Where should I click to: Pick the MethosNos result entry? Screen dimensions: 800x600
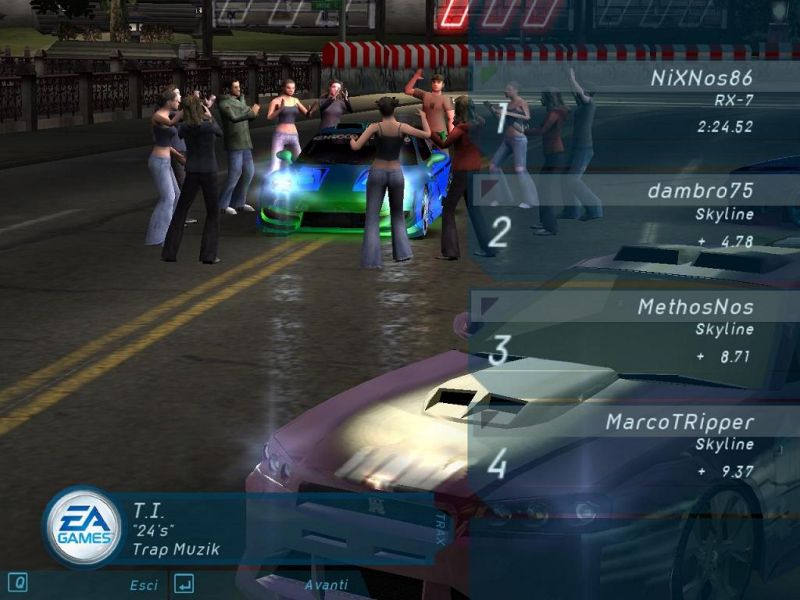point(635,329)
